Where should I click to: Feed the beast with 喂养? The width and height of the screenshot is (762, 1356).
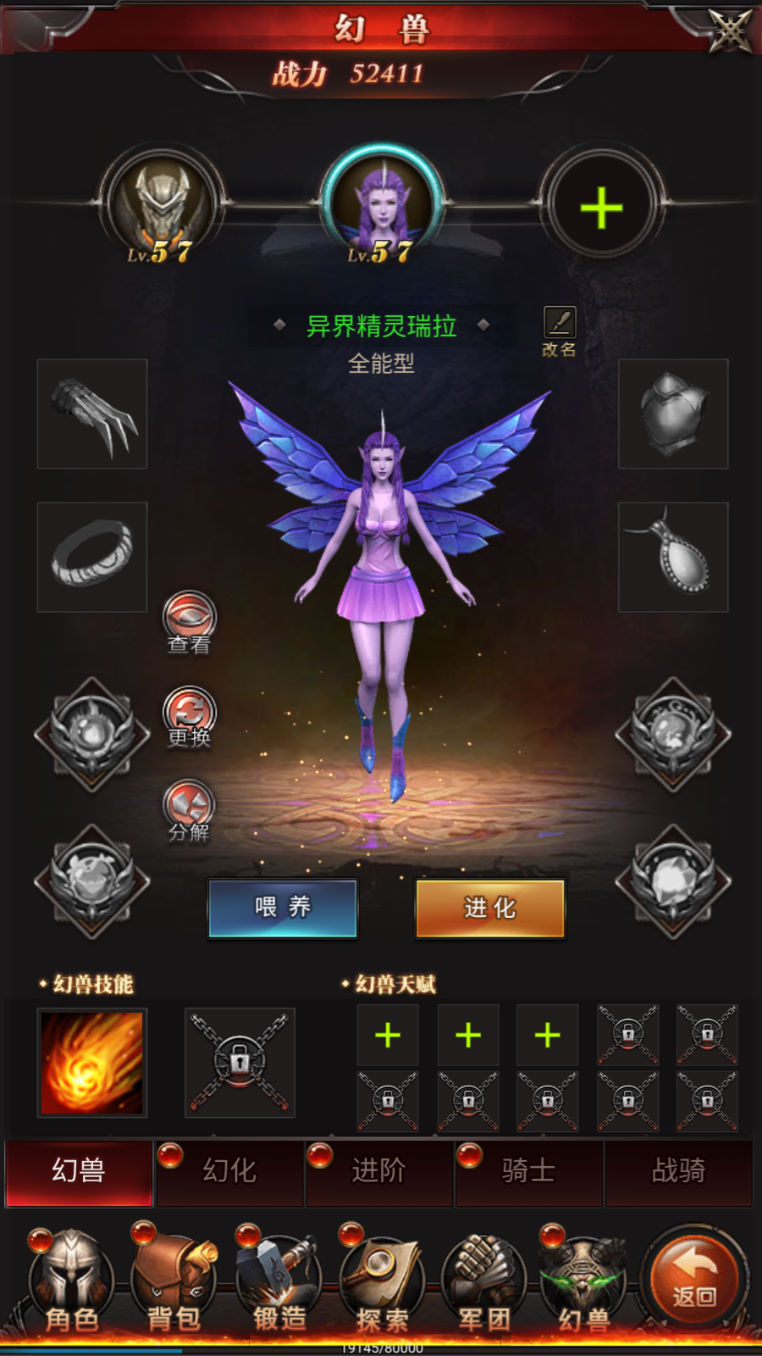coord(283,908)
